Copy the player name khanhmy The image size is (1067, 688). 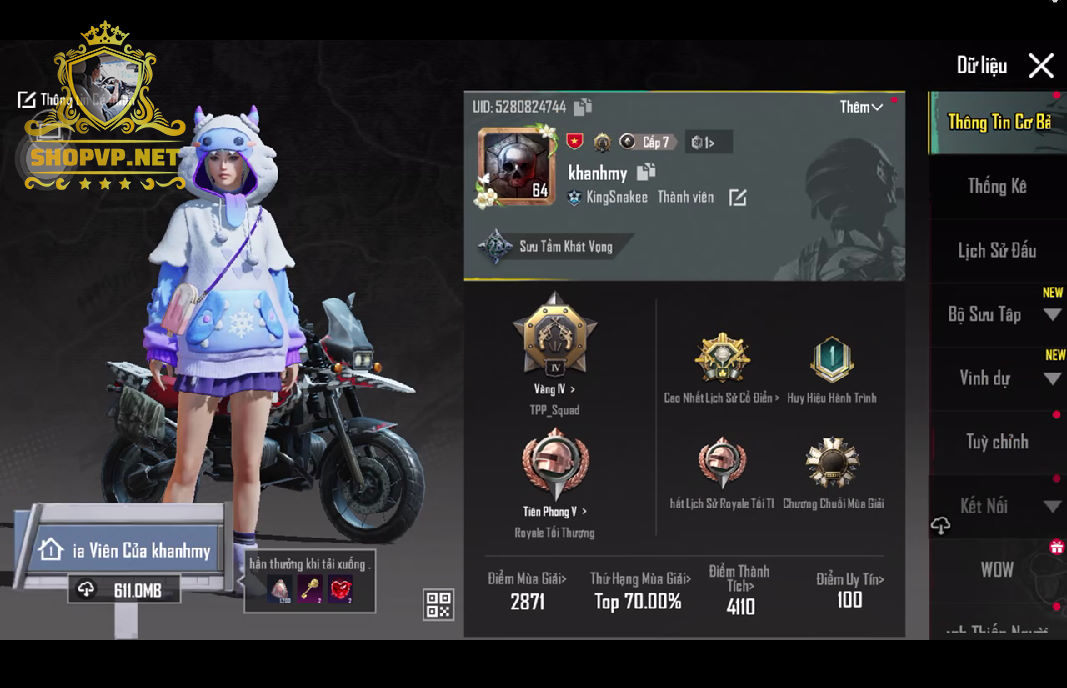point(646,172)
